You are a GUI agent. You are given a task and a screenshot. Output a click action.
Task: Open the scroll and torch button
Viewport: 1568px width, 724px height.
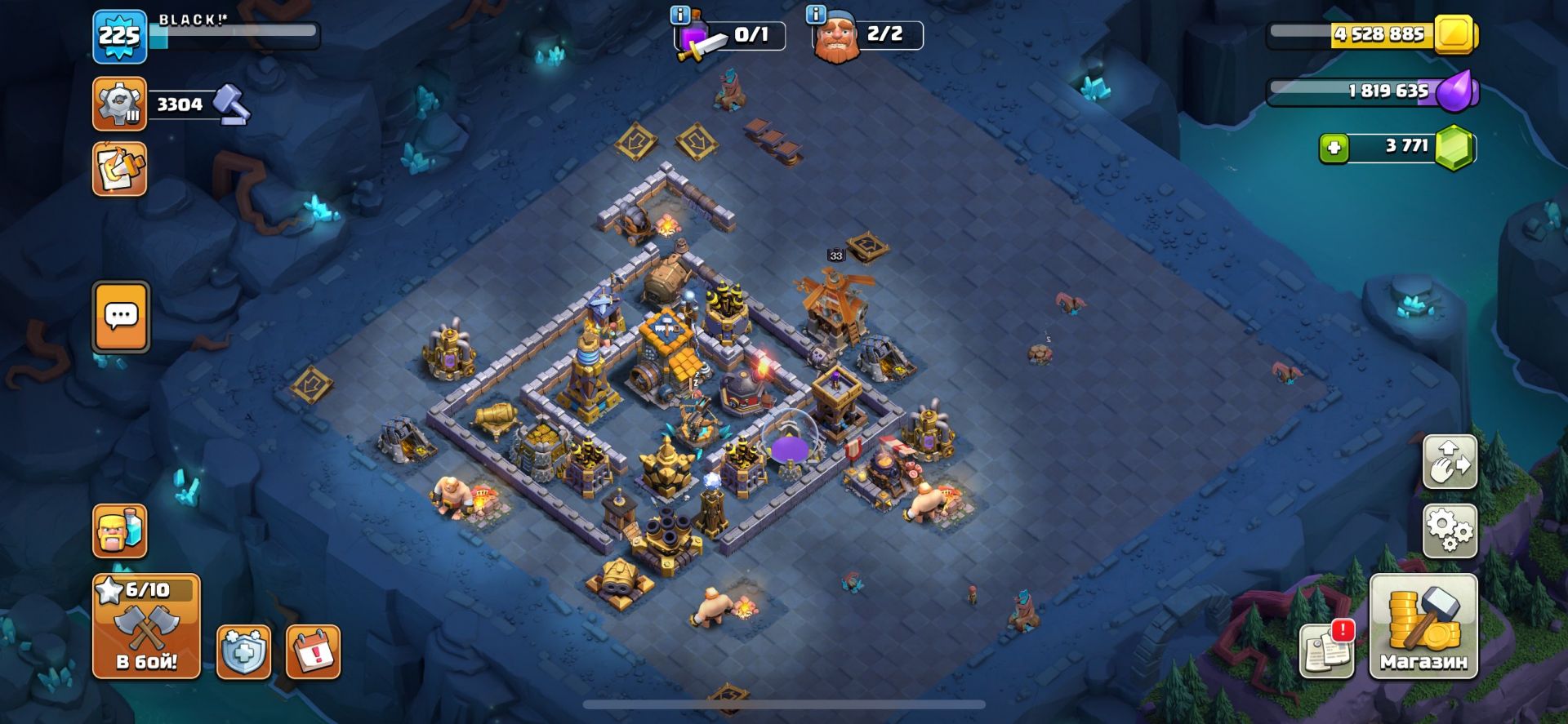(x=120, y=169)
